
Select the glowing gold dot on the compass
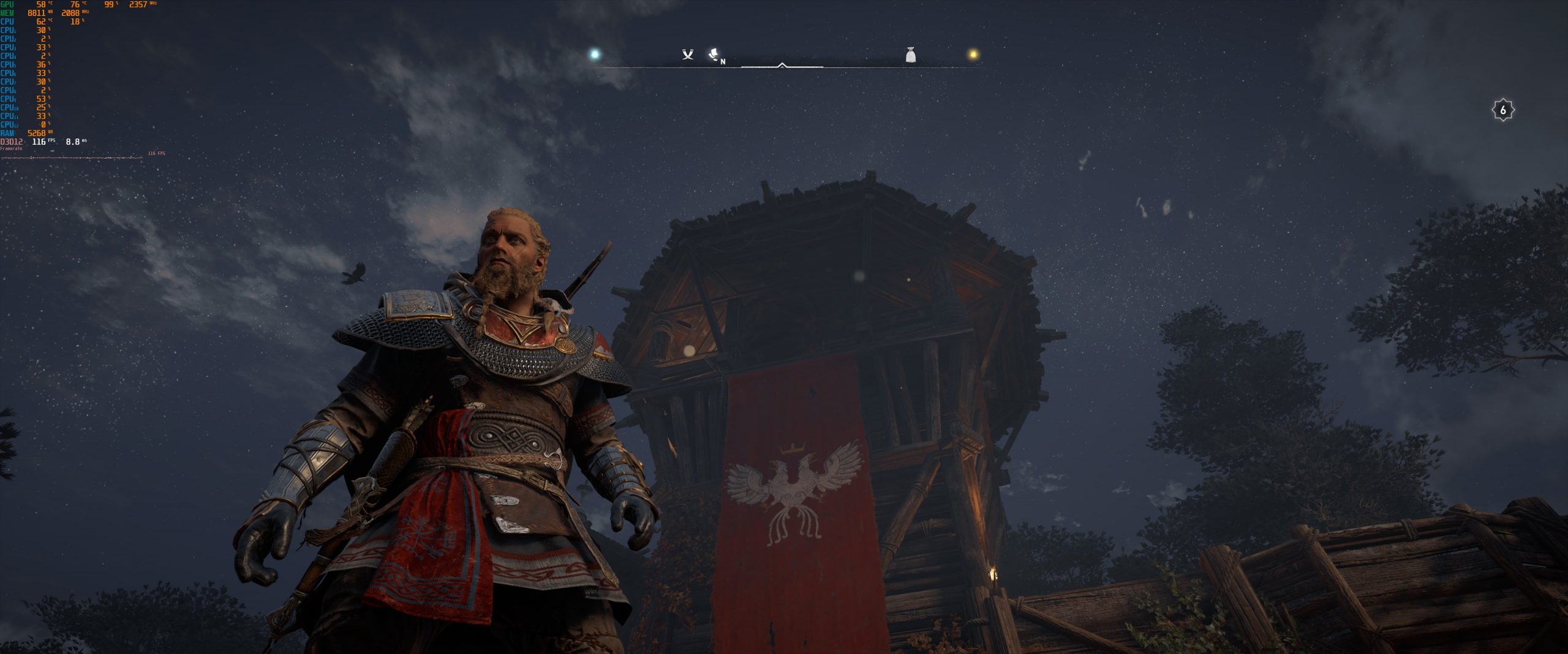(973, 55)
